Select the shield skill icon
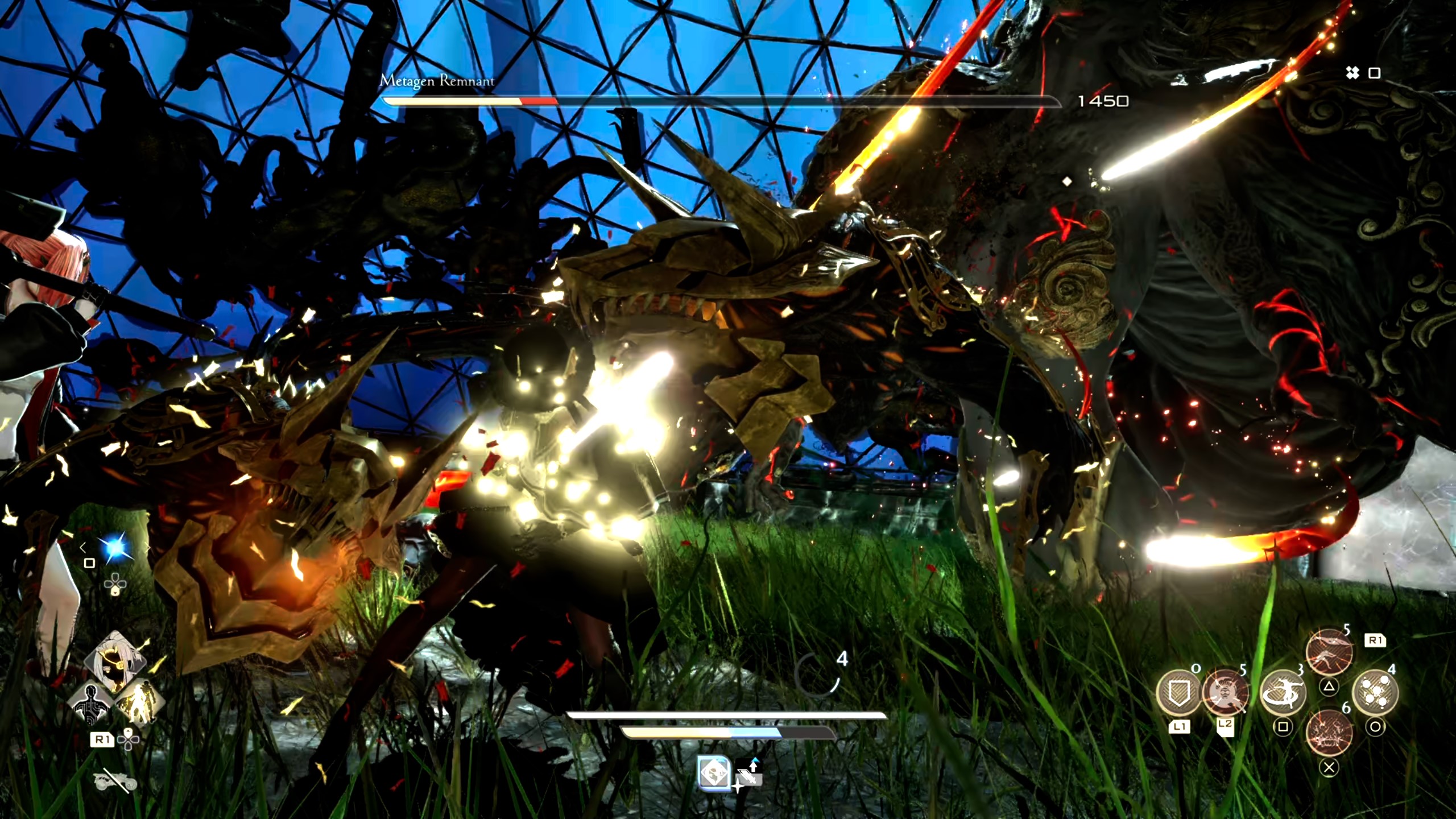 pos(1178,693)
